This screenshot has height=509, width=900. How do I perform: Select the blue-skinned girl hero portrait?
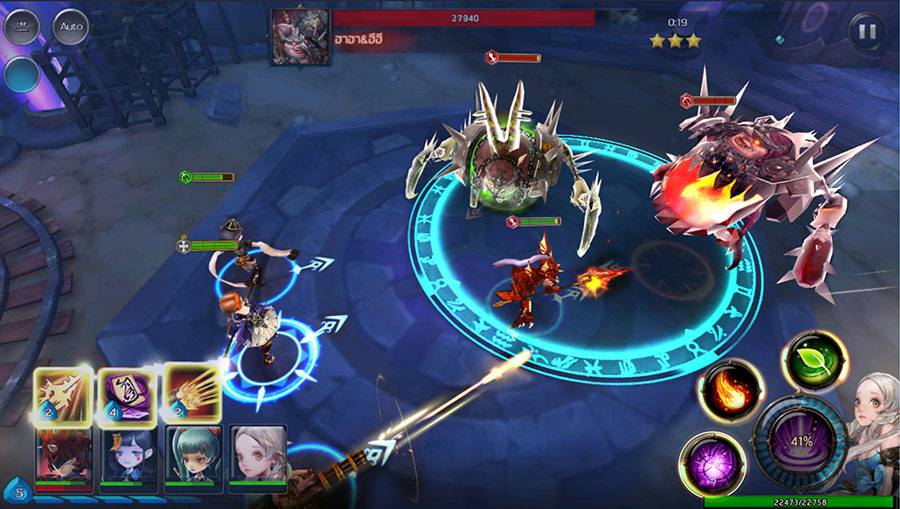point(126,453)
